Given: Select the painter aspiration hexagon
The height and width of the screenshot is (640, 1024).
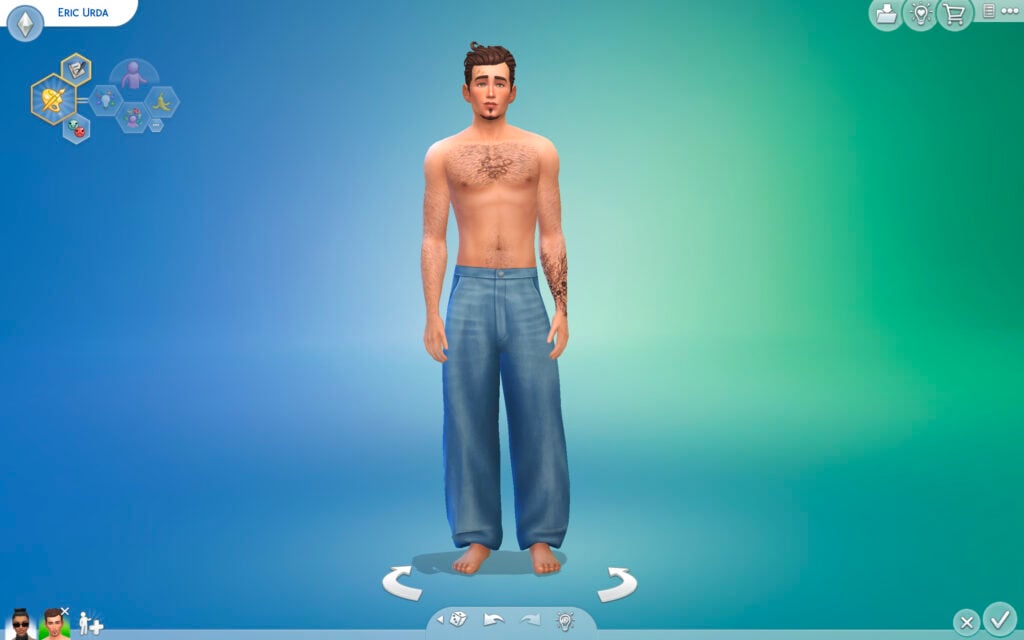Looking at the screenshot, I should (x=52, y=98).
